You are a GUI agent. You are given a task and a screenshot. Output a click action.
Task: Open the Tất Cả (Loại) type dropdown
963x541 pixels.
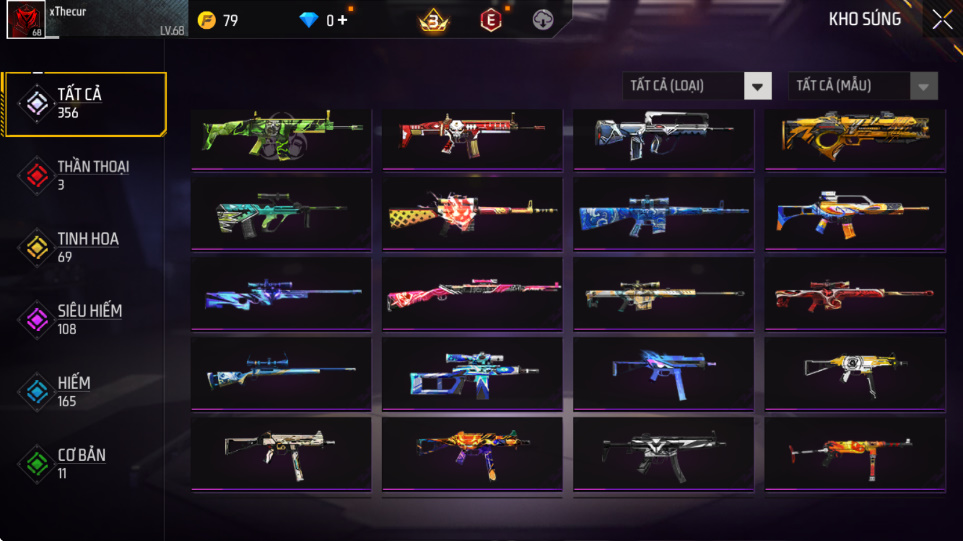[x=697, y=86]
